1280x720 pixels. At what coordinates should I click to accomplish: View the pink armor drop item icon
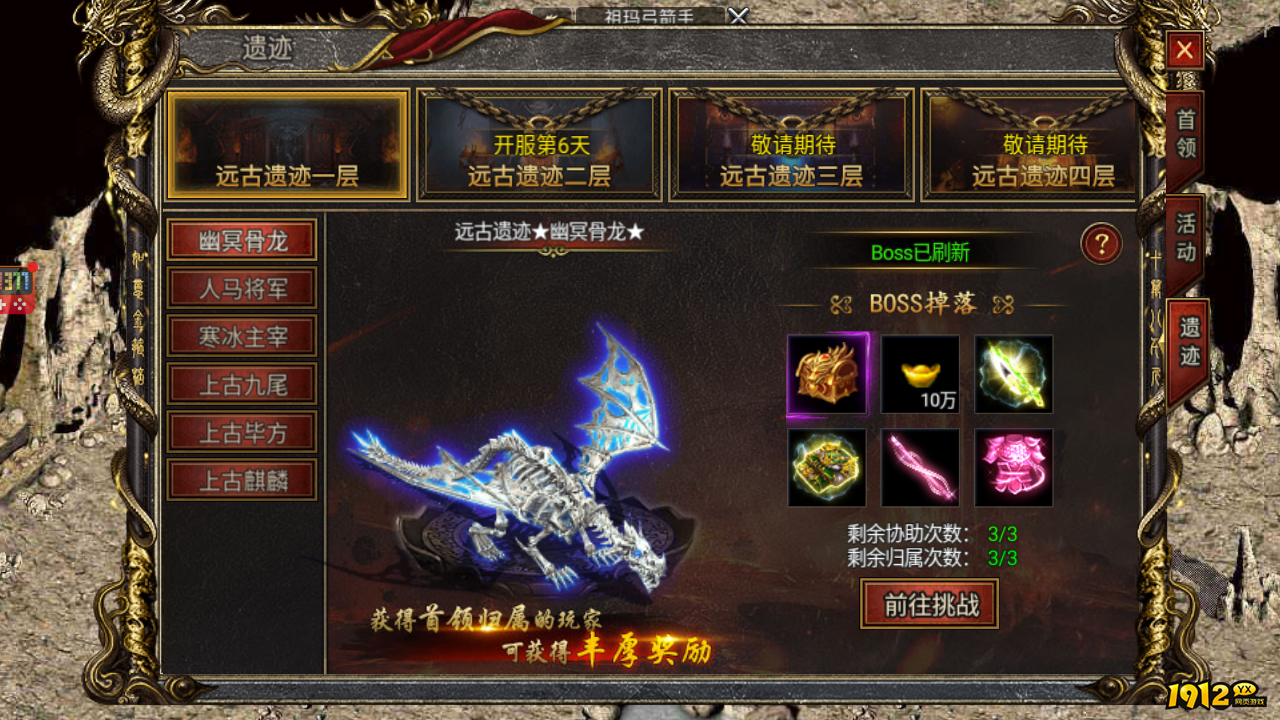point(1012,467)
